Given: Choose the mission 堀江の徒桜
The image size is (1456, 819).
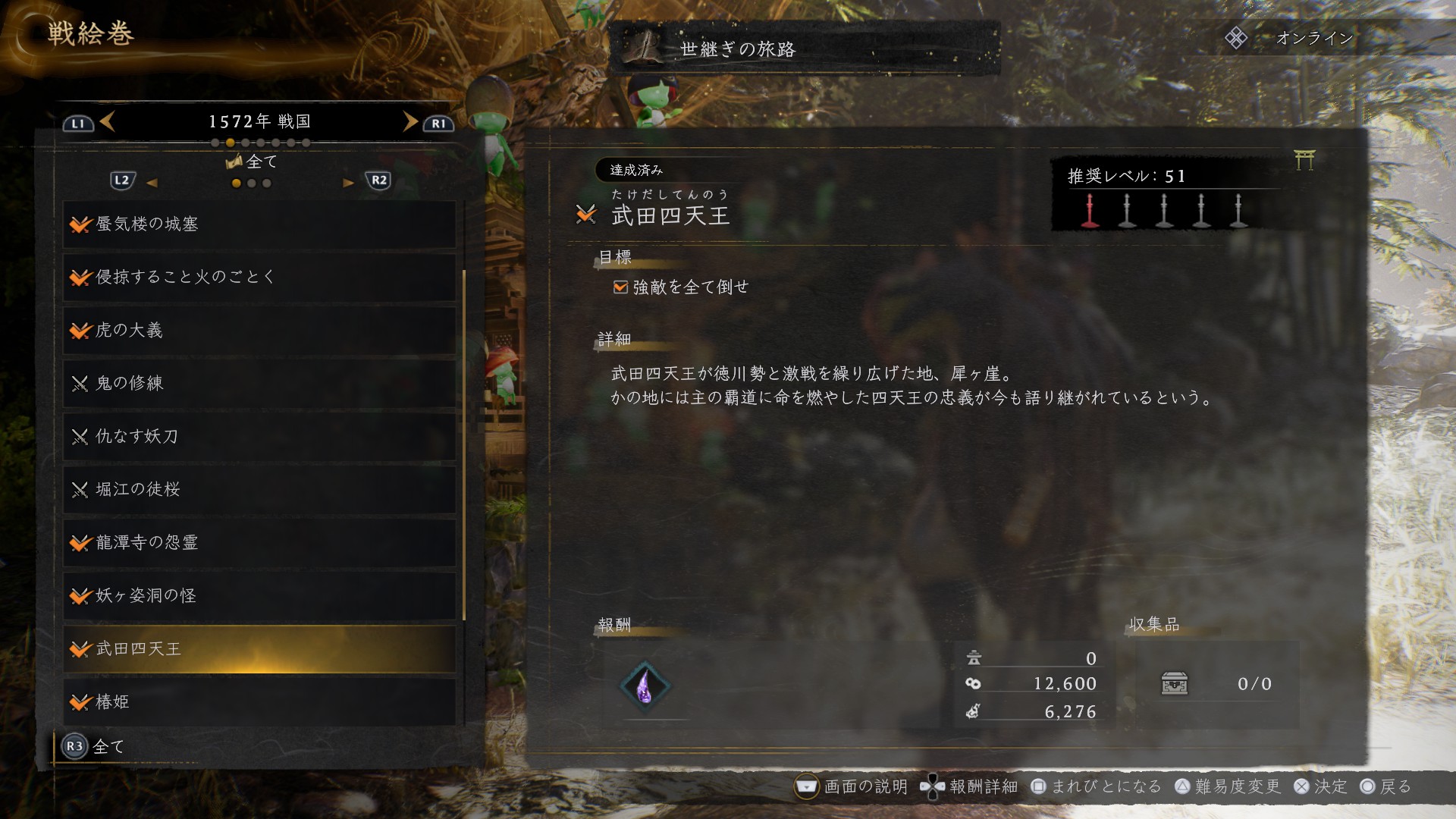Looking at the screenshot, I should point(259,490).
